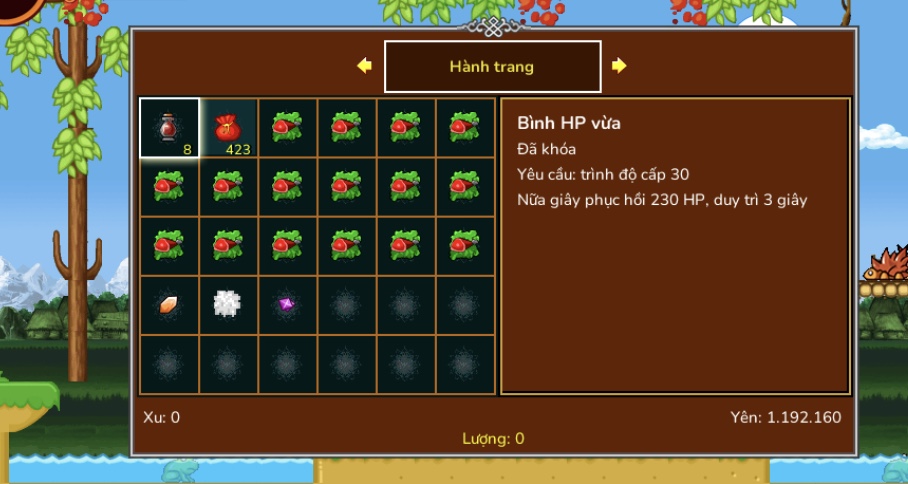Select the red pouch with 423 count
Screen dimensions: 908x484
click(x=228, y=128)
